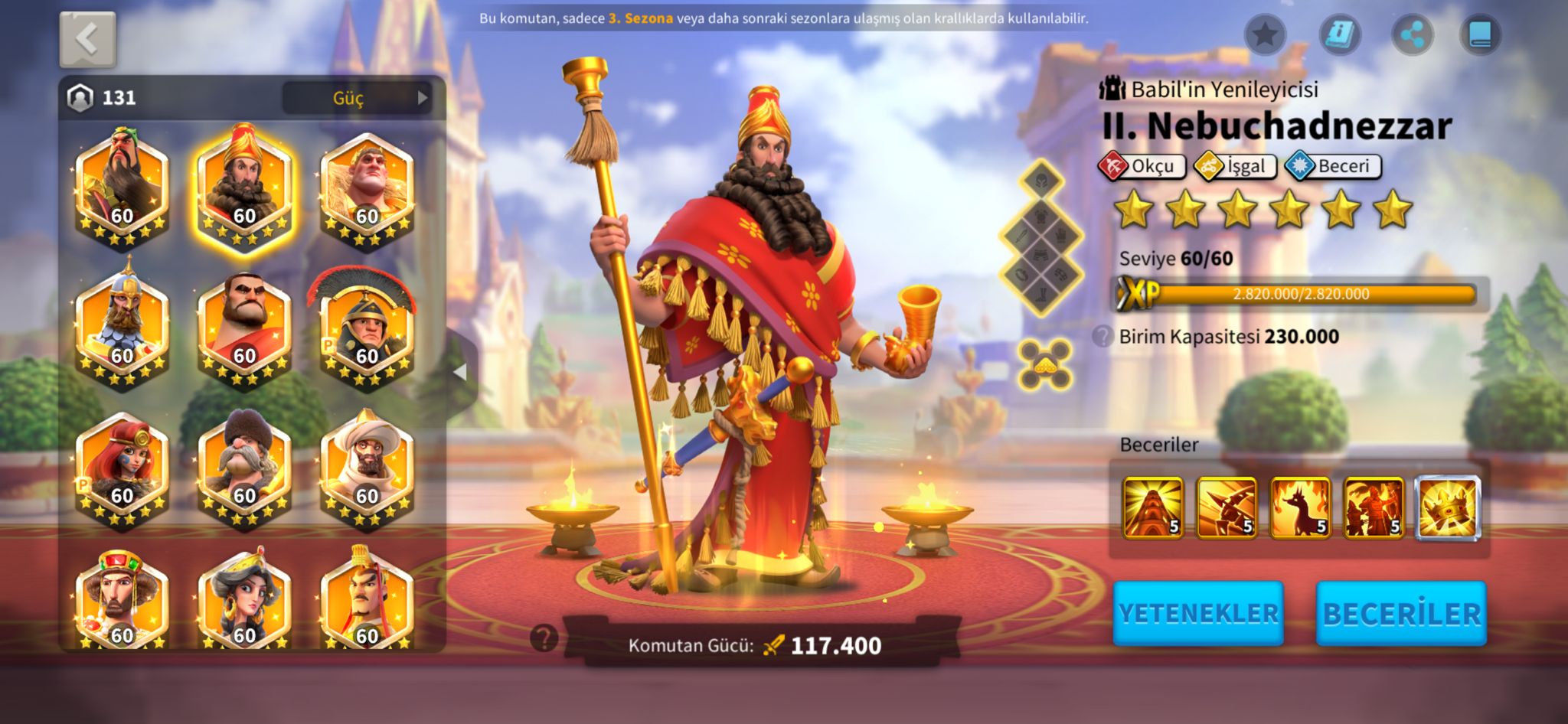Open the commander equipment diamond slots

click(1041, 237)
